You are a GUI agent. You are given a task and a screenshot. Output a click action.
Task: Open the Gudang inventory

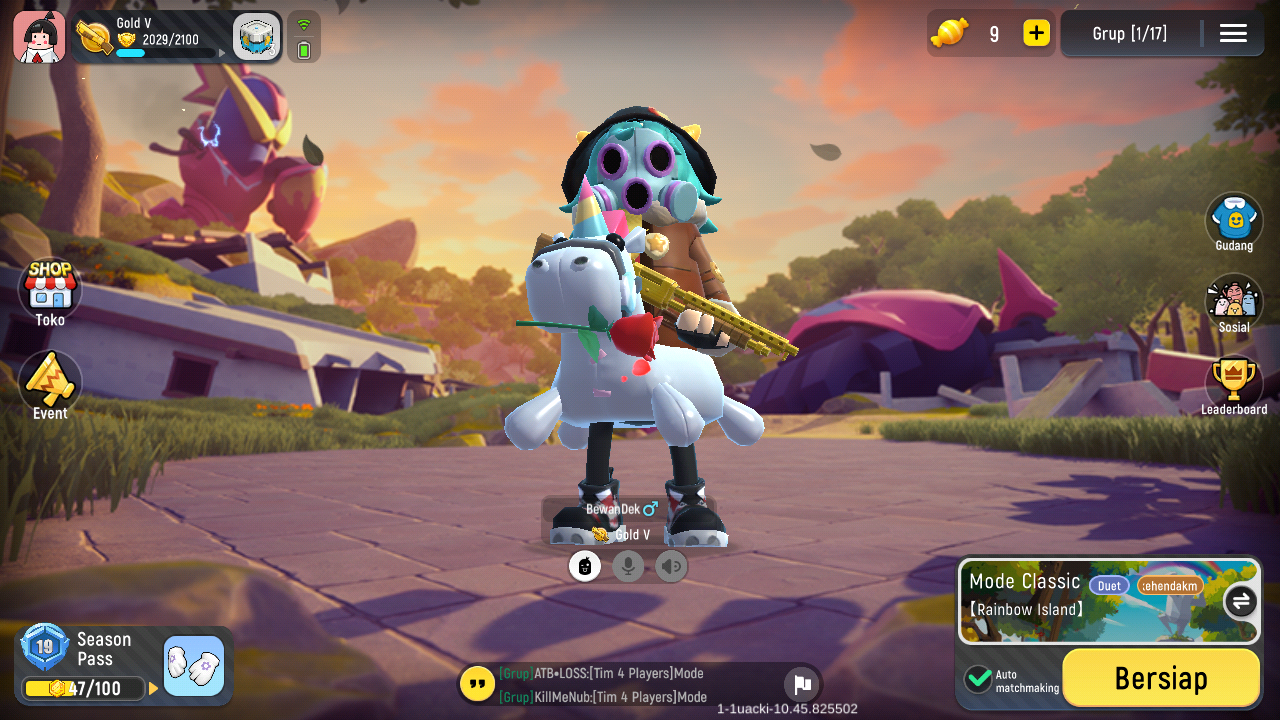(x=1233, y=221)
